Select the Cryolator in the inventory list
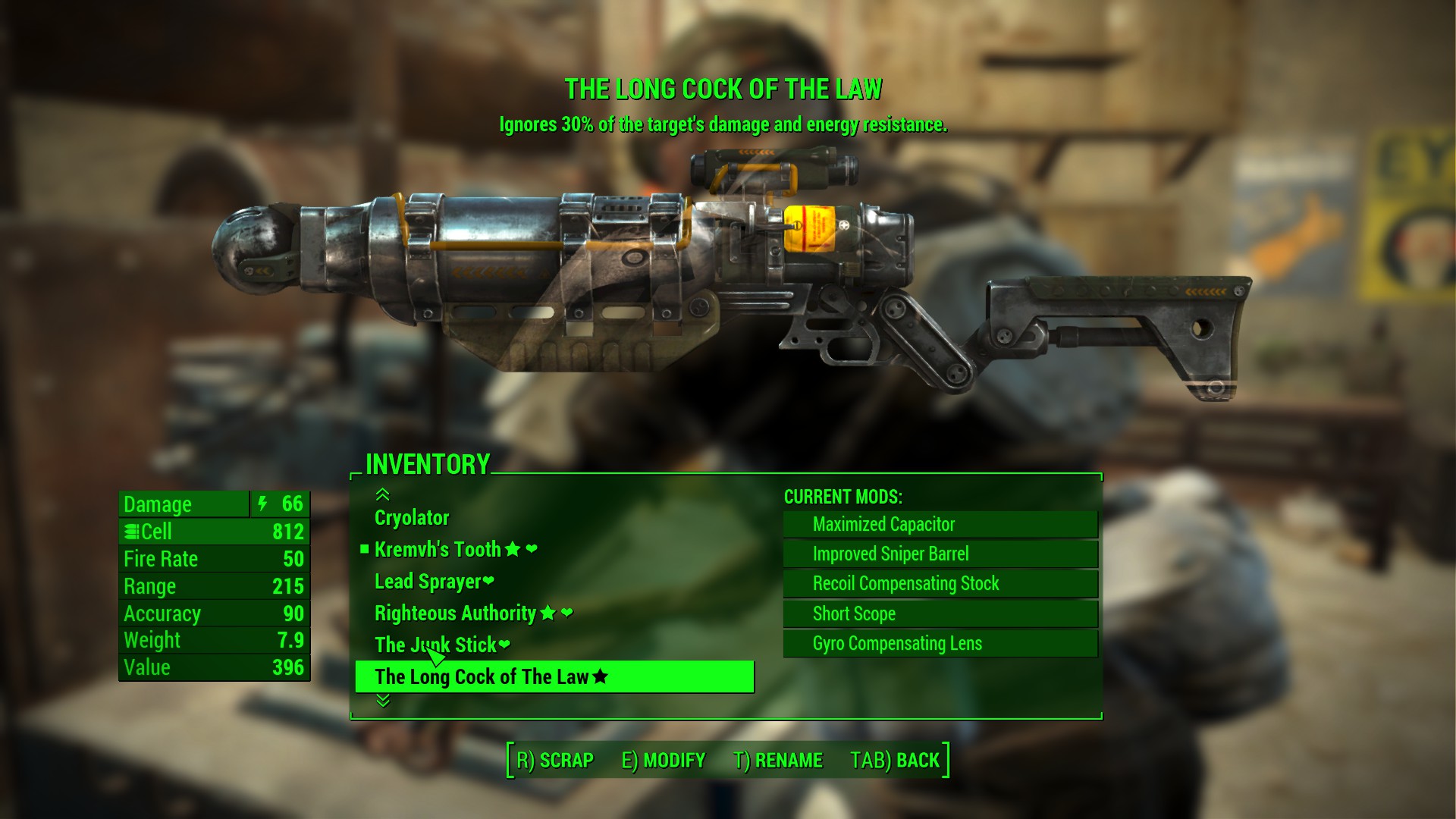The image size is (1456, 819). click(412, 518)
